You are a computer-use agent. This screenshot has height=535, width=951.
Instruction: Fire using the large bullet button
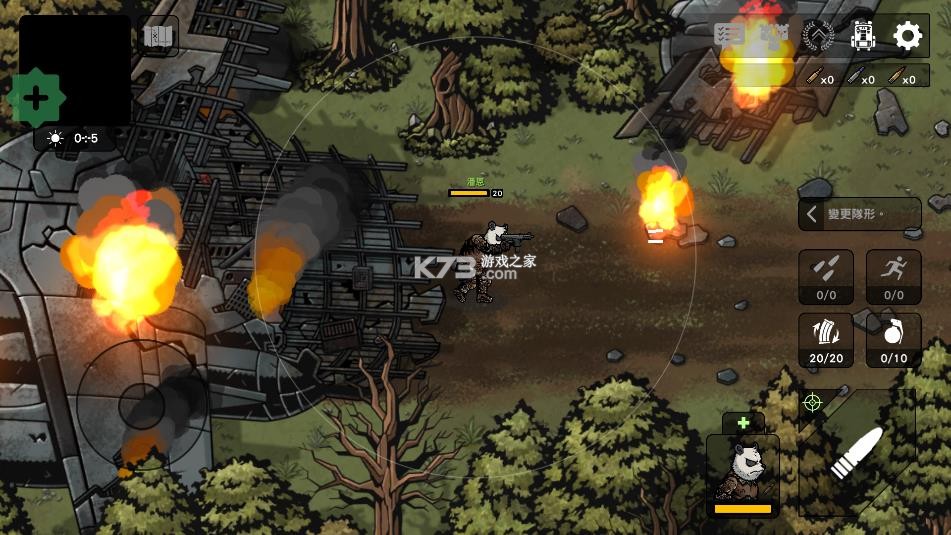857,455
